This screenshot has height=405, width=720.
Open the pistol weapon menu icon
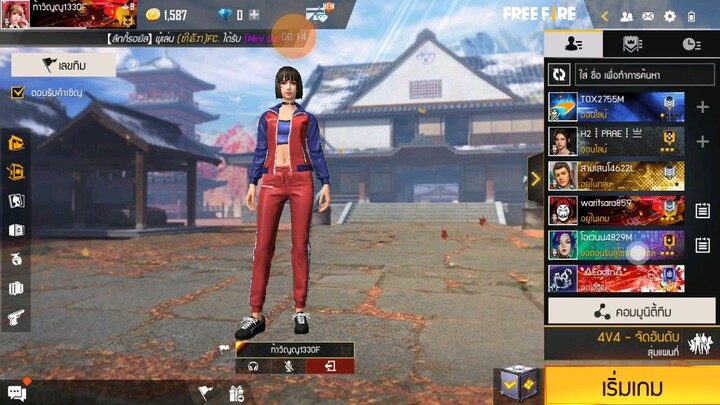click(16, 317)
